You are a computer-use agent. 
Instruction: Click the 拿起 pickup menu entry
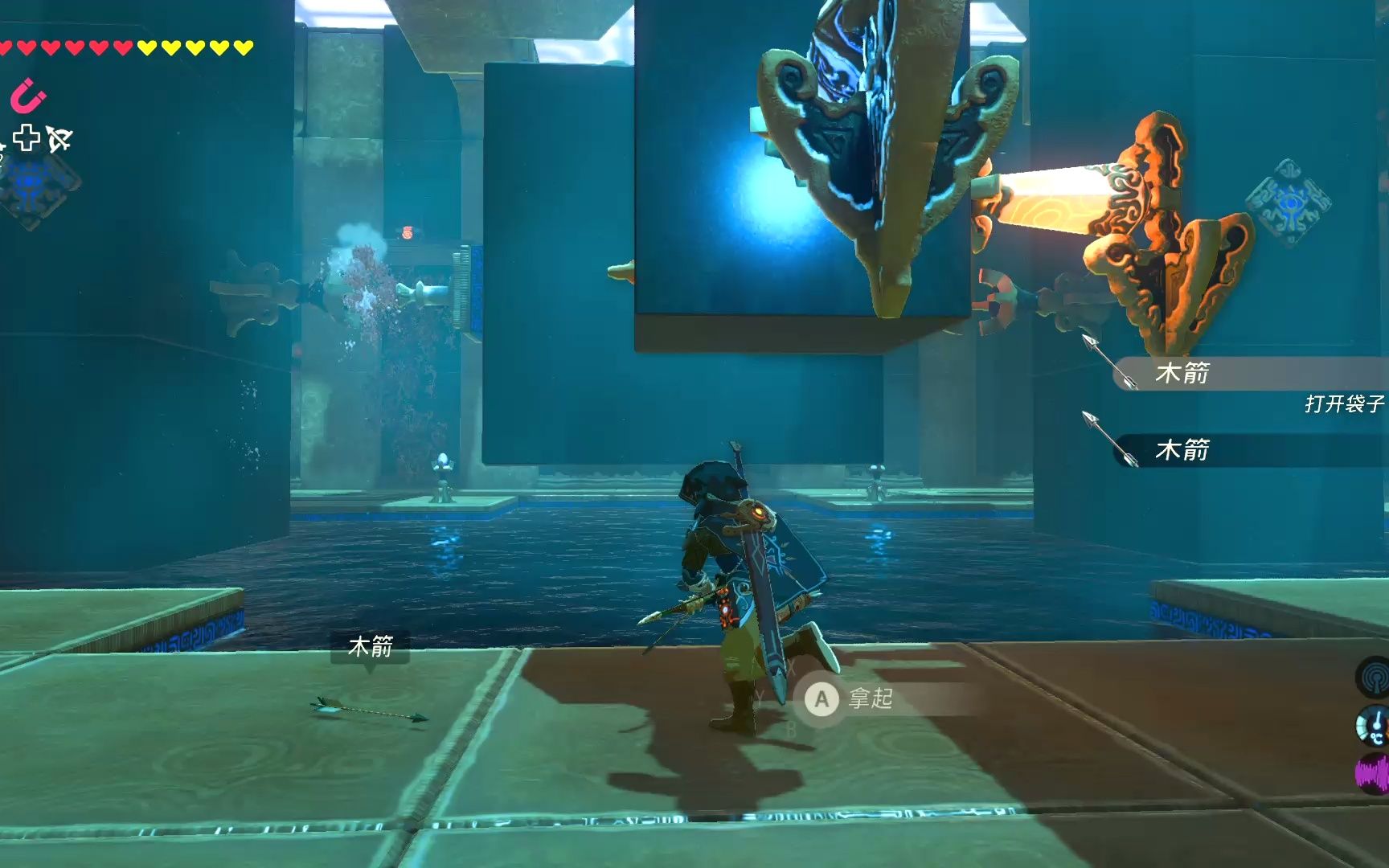pyautogui.click(x=871, y=699)
